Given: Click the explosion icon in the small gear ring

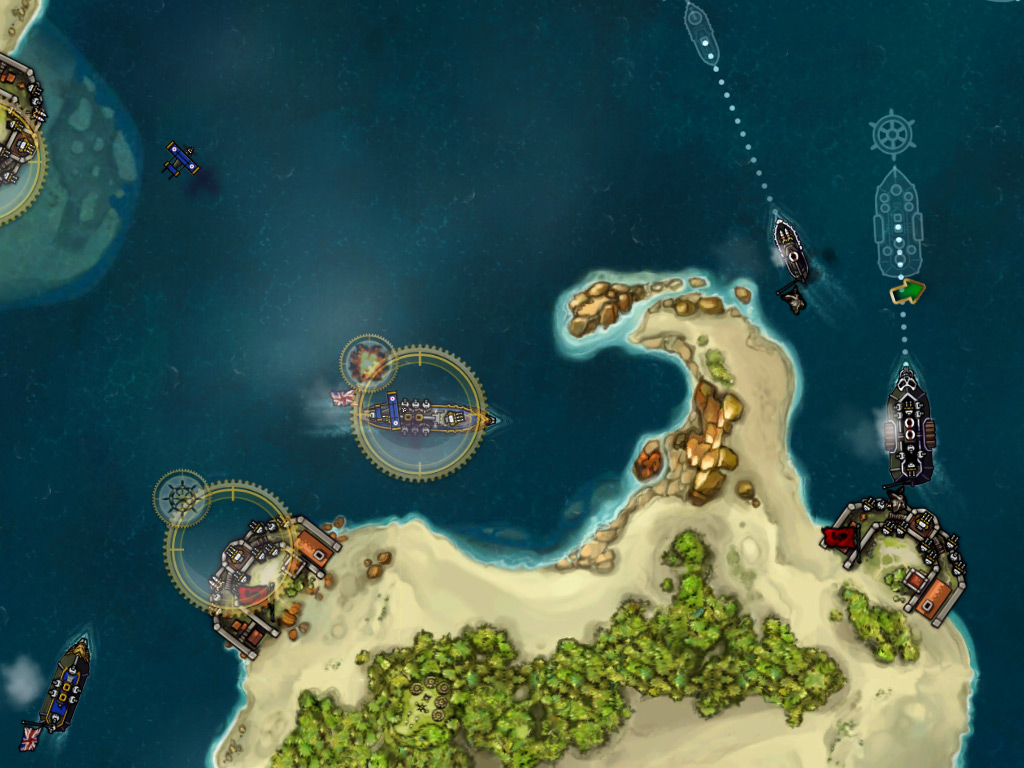Looking at the screenshot, I should click(x=368, y=362).
